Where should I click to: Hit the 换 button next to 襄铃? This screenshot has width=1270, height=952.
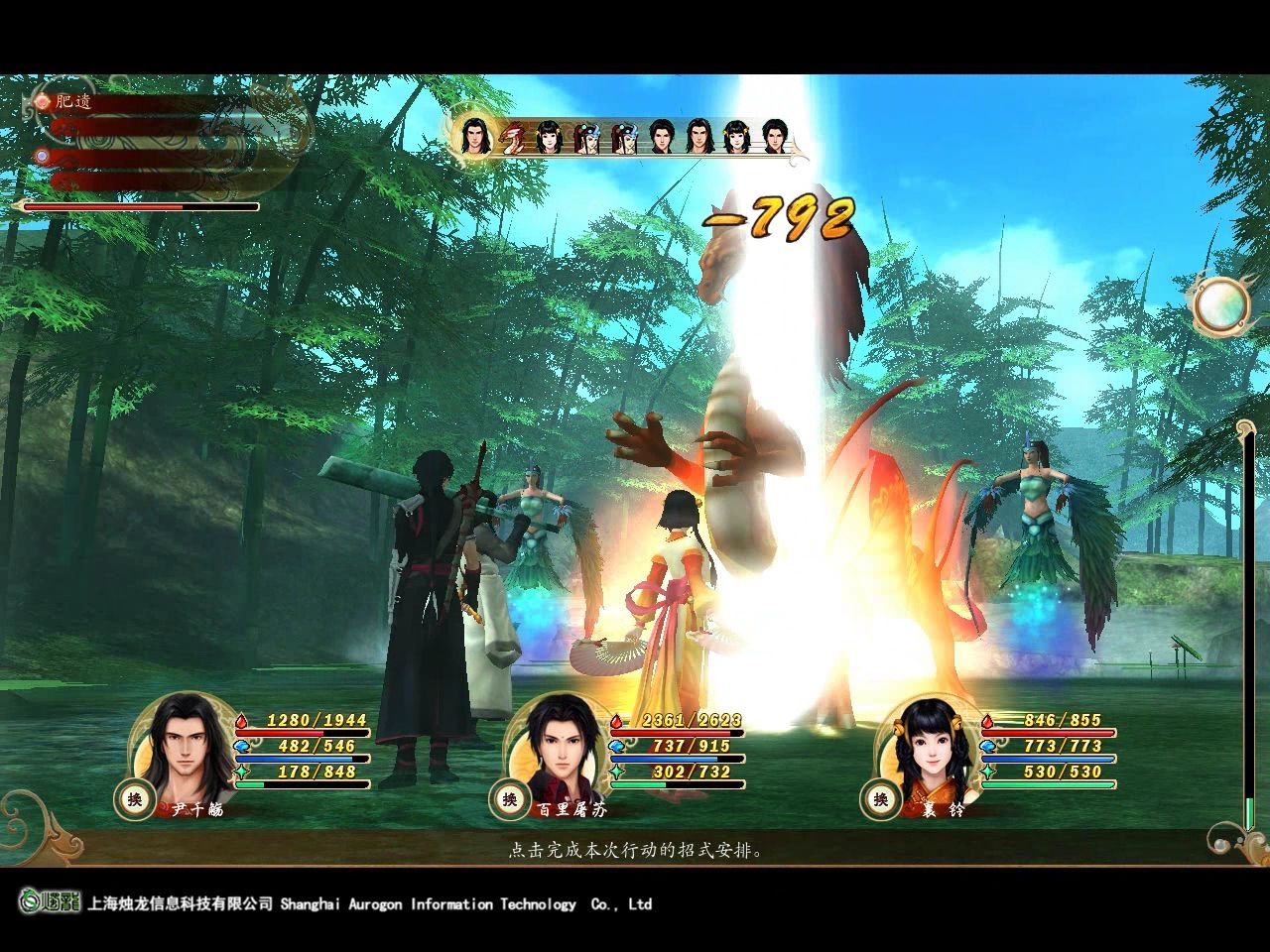coord(880,799)
